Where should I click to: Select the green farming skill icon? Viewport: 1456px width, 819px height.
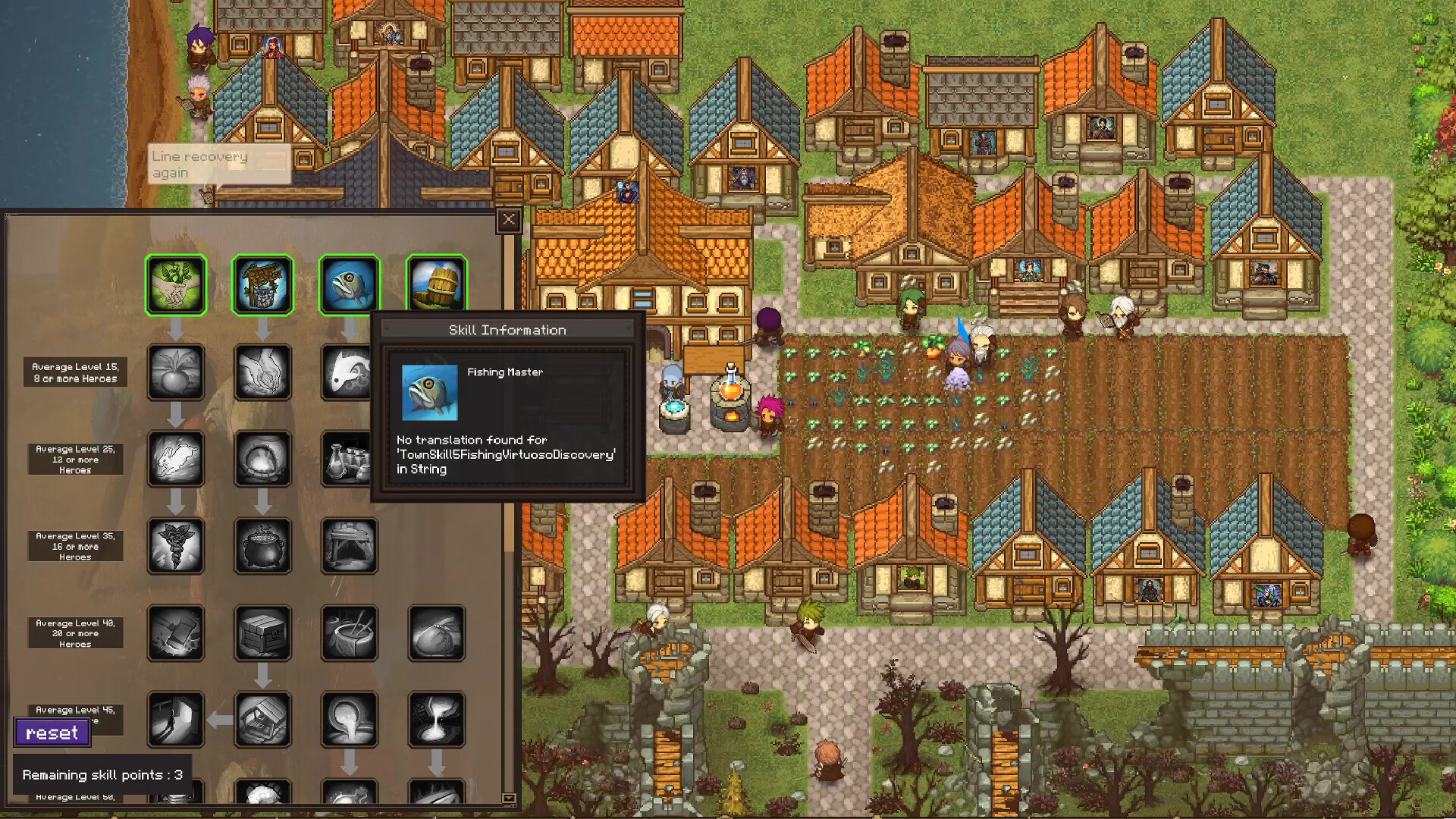pyautogui.click(x=176, y=284)
